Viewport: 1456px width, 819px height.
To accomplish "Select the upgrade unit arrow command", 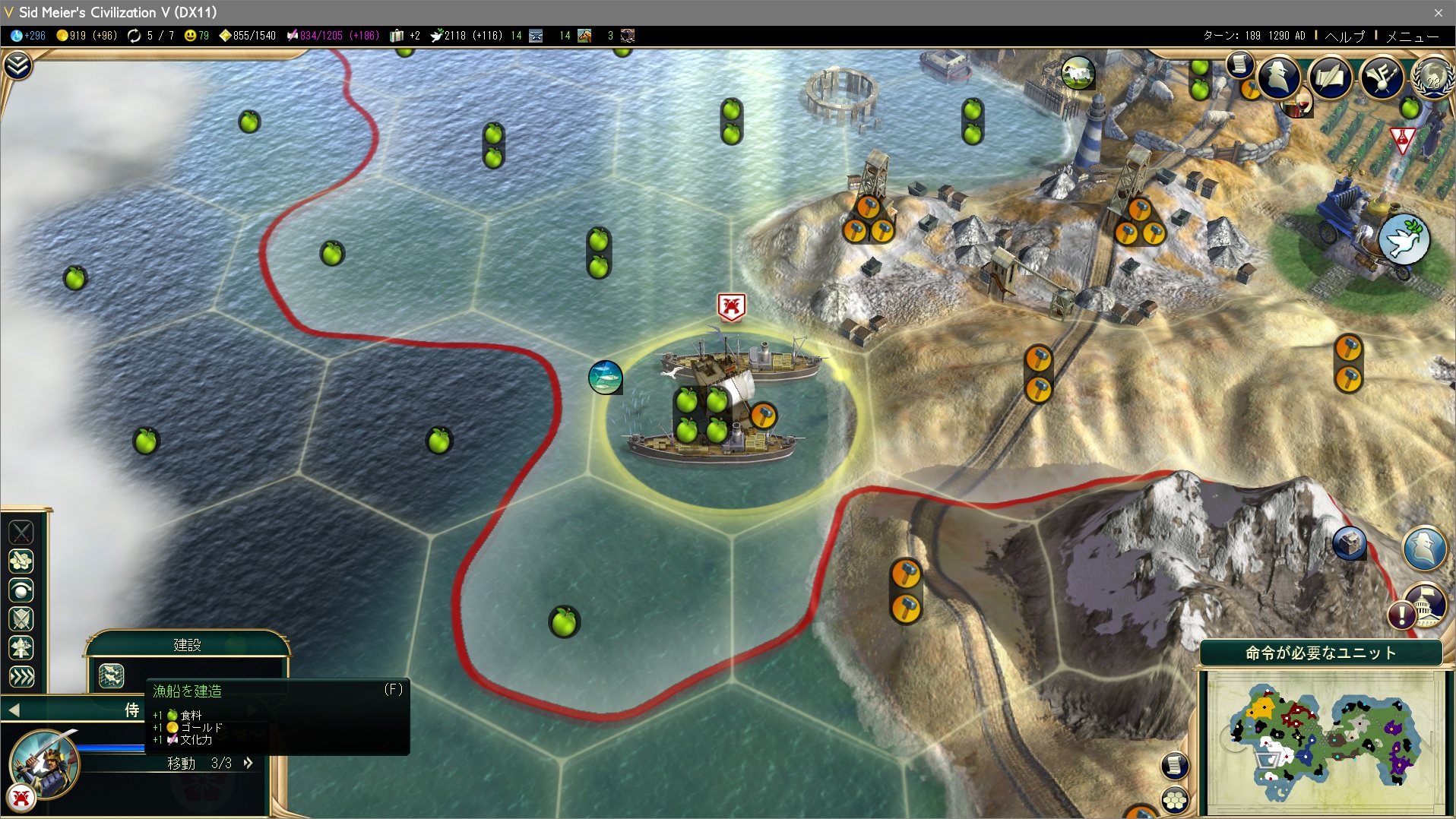I will 21,648.
